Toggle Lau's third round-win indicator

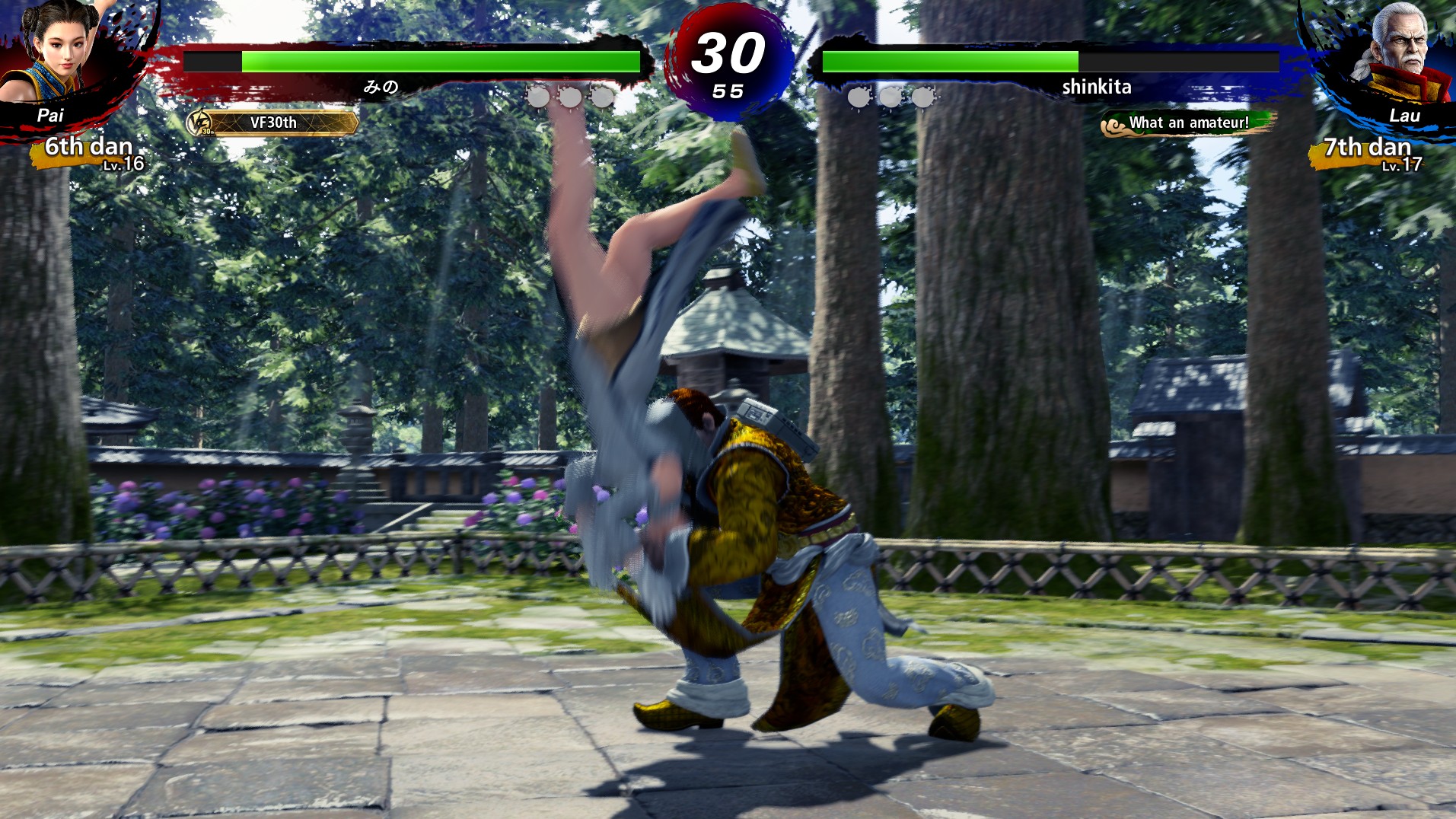tap(923, 97)
